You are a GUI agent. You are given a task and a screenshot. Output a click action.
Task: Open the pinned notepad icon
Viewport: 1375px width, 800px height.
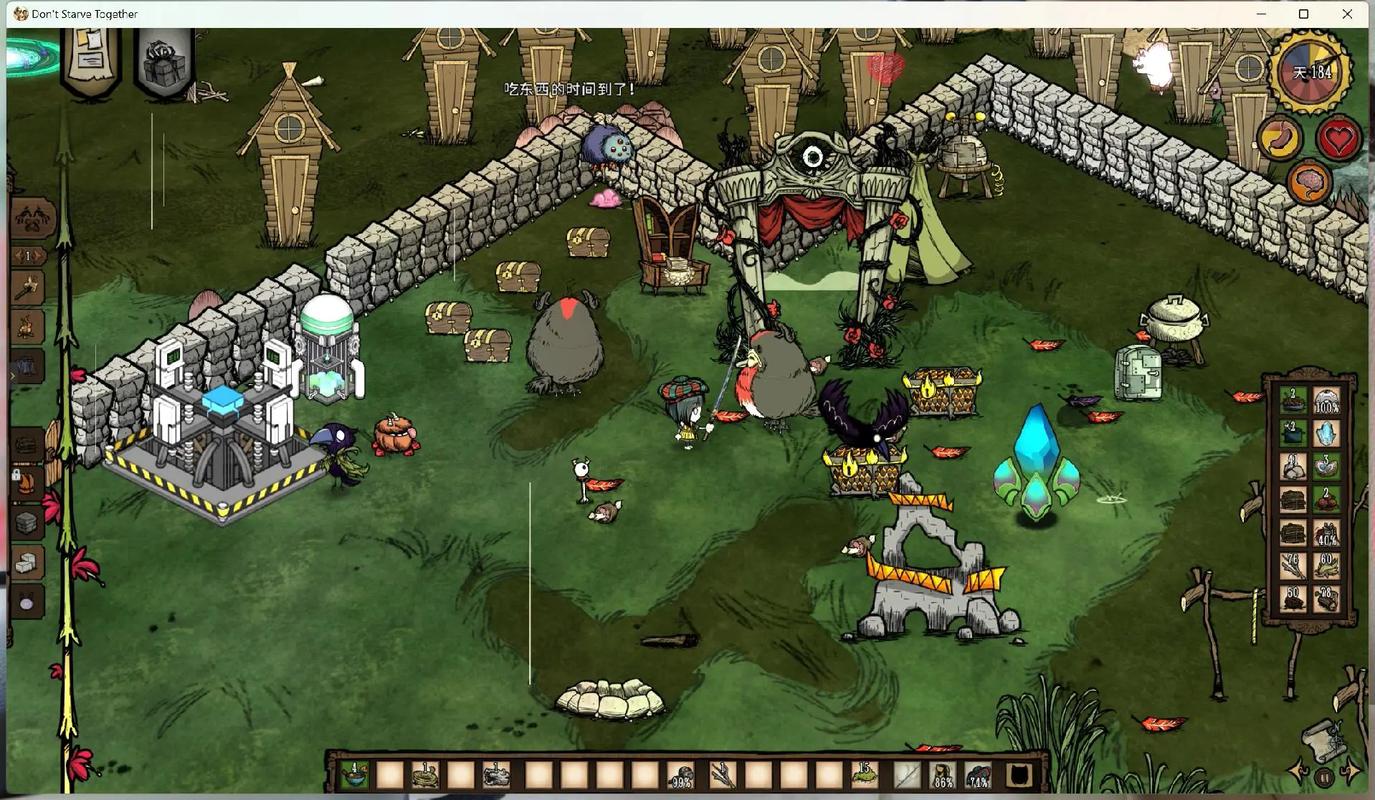(90, 60)
